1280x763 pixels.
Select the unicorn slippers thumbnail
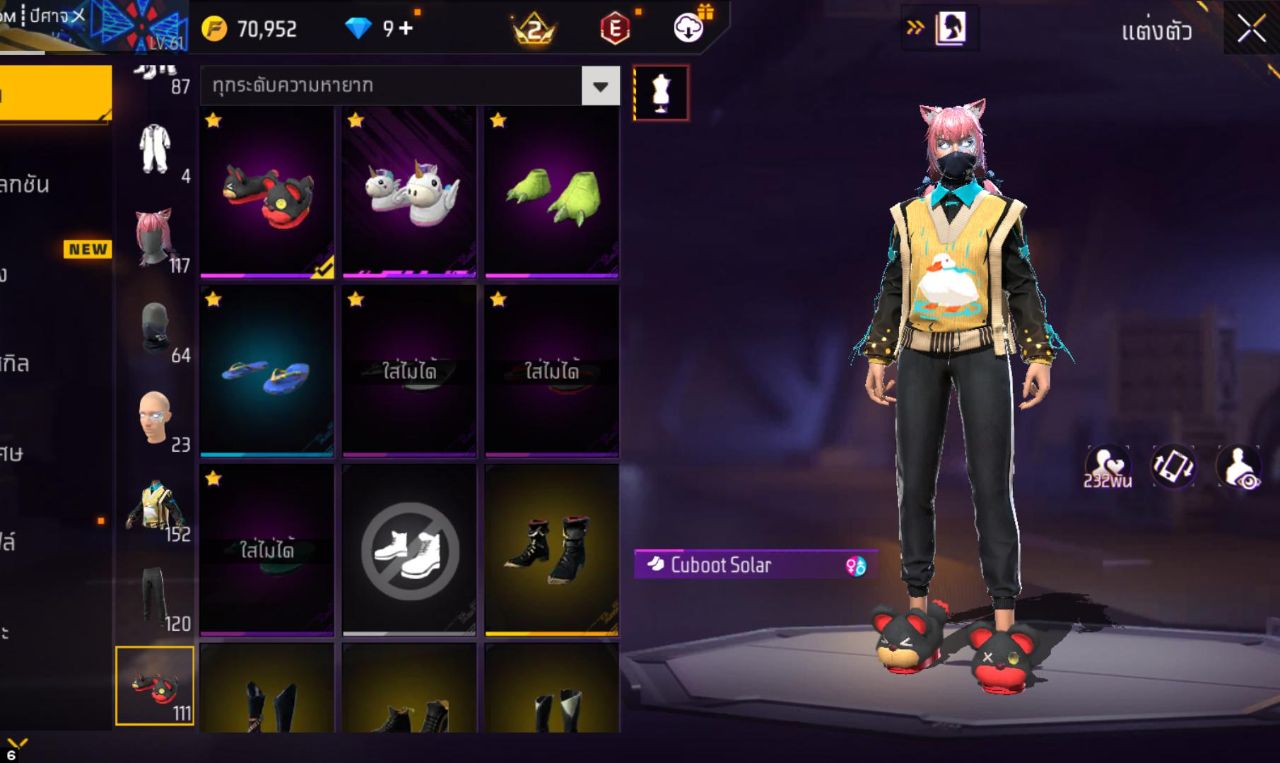click(x=408, y=190)
